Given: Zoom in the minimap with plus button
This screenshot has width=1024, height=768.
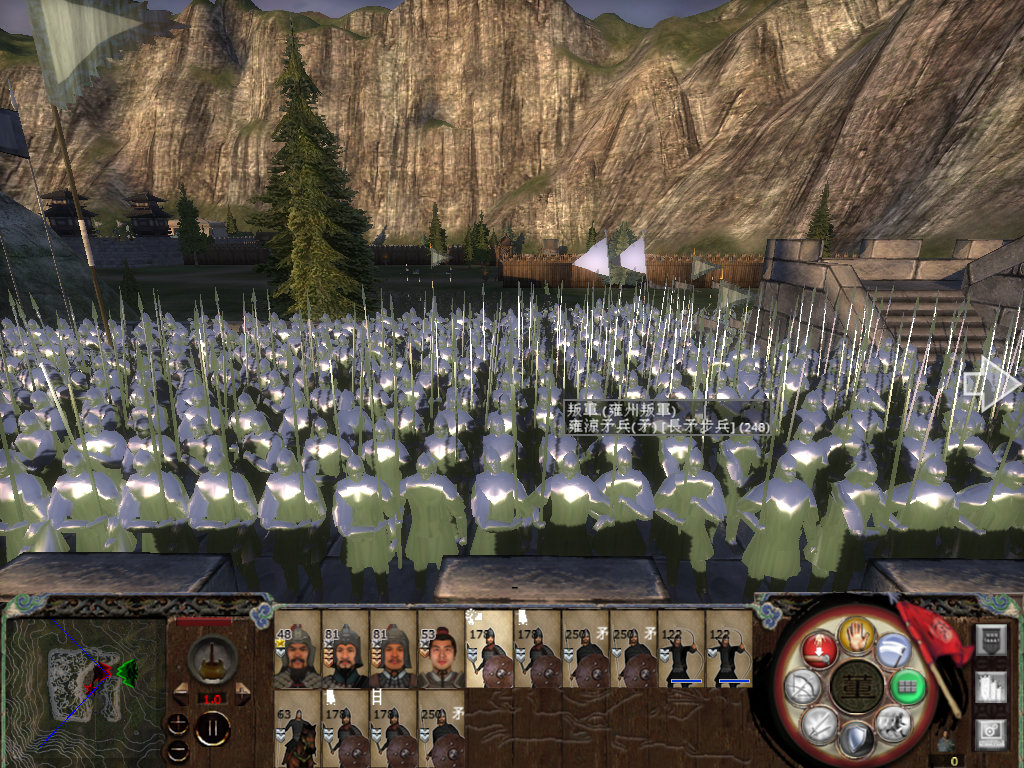Looking at the screenshot, I should pyautogui.click(x=179, y=723).
